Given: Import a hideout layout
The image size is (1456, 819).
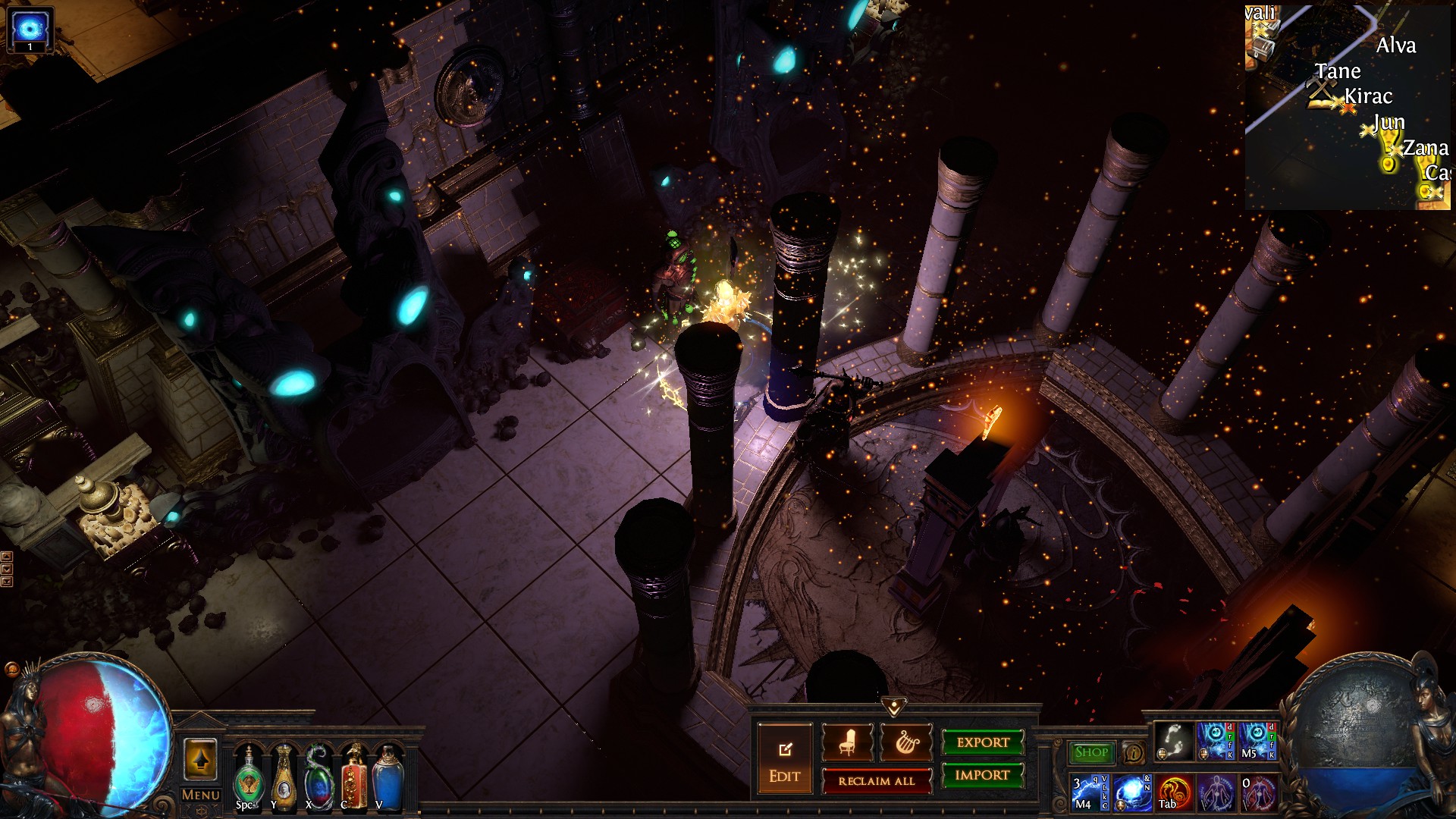Looking at the screenshot, I should (x=983, y=775).
